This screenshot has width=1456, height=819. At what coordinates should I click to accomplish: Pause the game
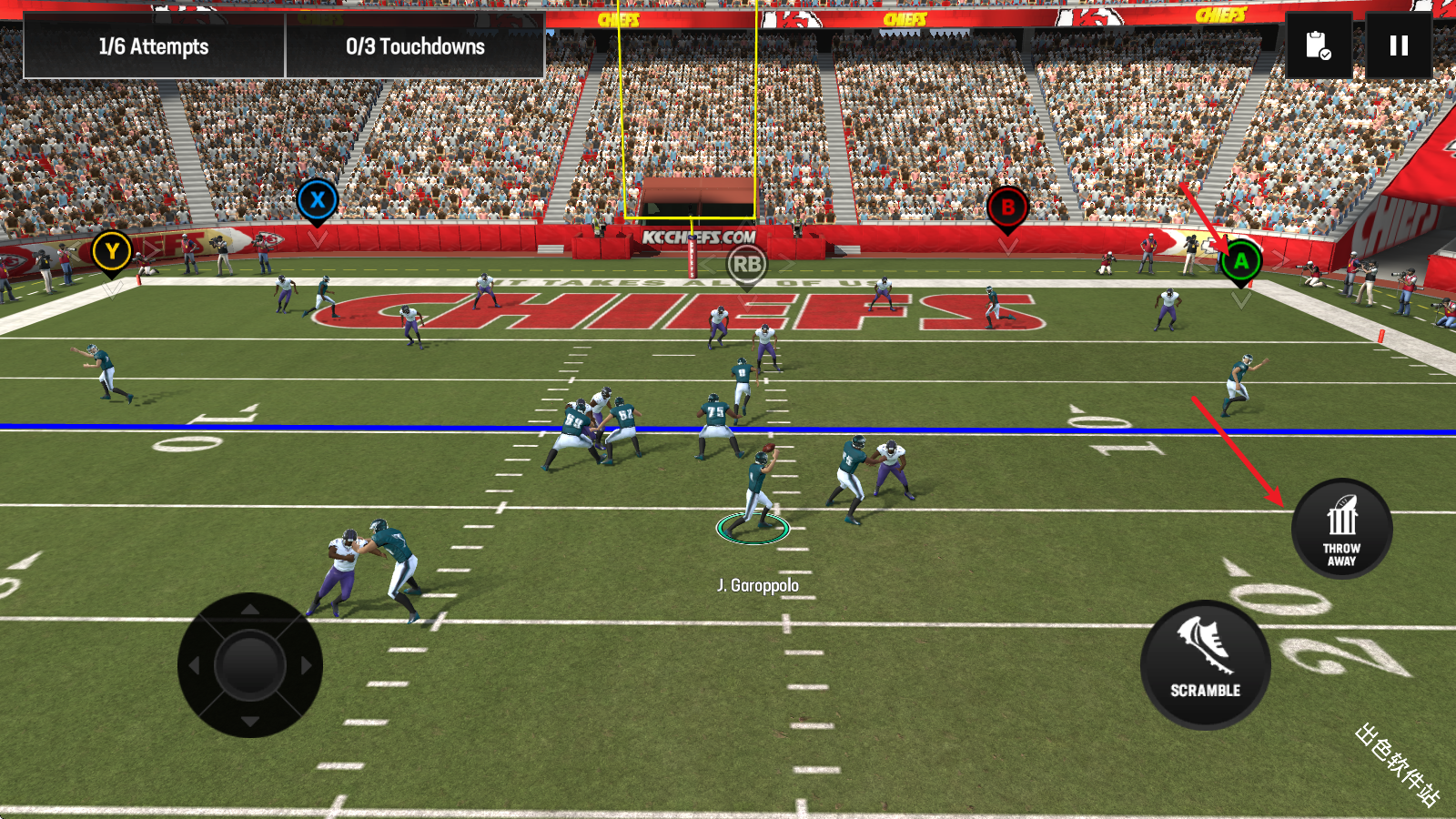[1399, 45]
